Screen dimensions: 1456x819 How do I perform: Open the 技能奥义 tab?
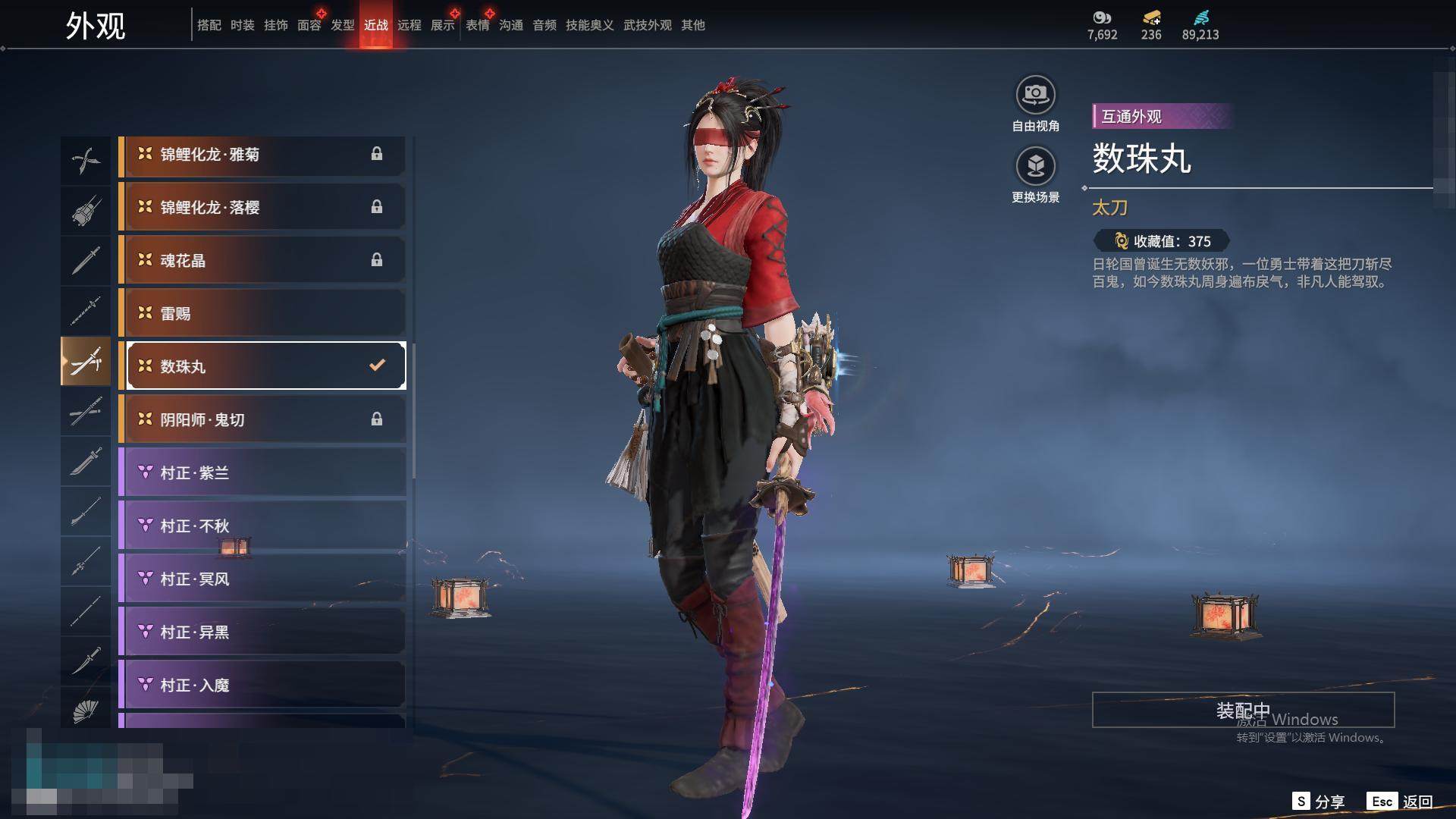point(589,25)
